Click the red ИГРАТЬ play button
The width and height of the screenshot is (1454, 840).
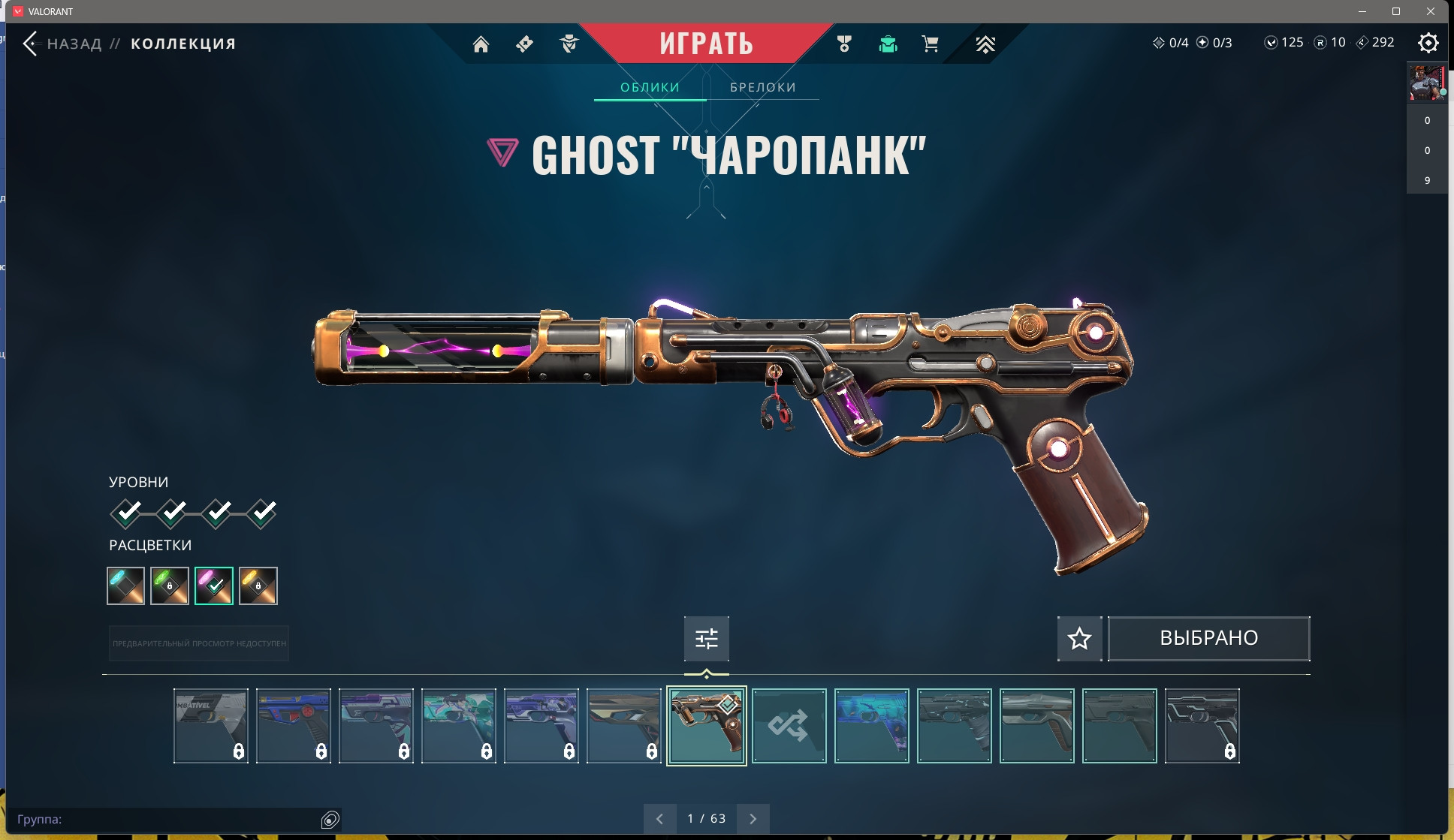coord(706,44)
